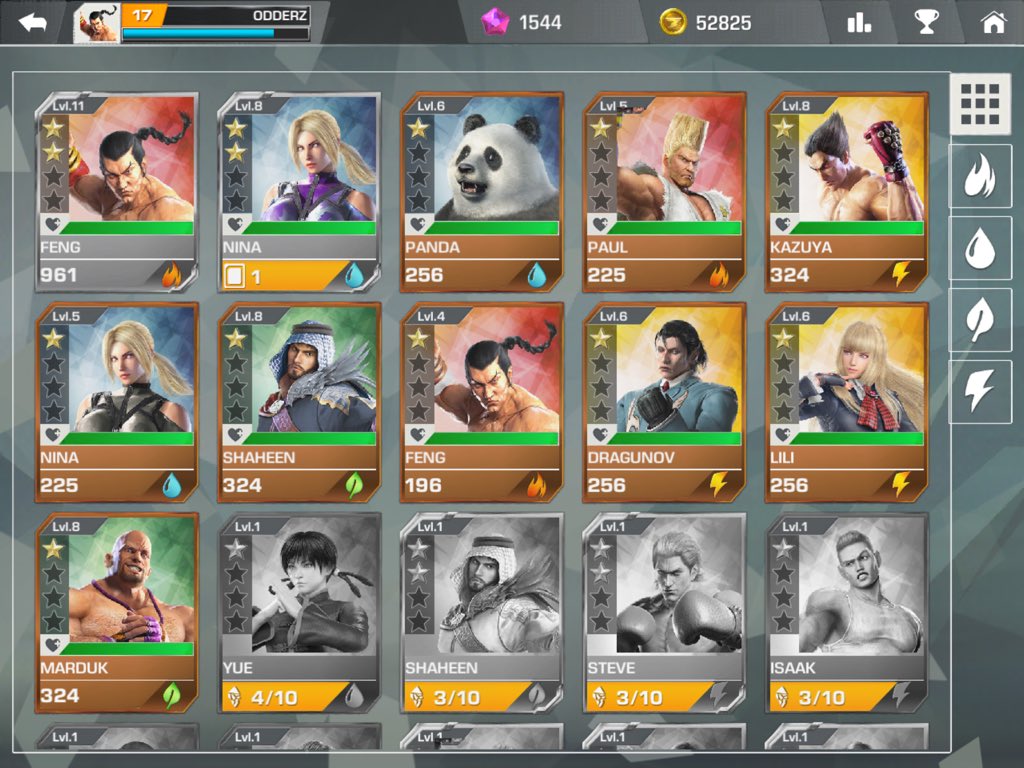This screenshot has width=1024, height=768.
Task: Open the locked Isaak card
Action: coord(848,612)
